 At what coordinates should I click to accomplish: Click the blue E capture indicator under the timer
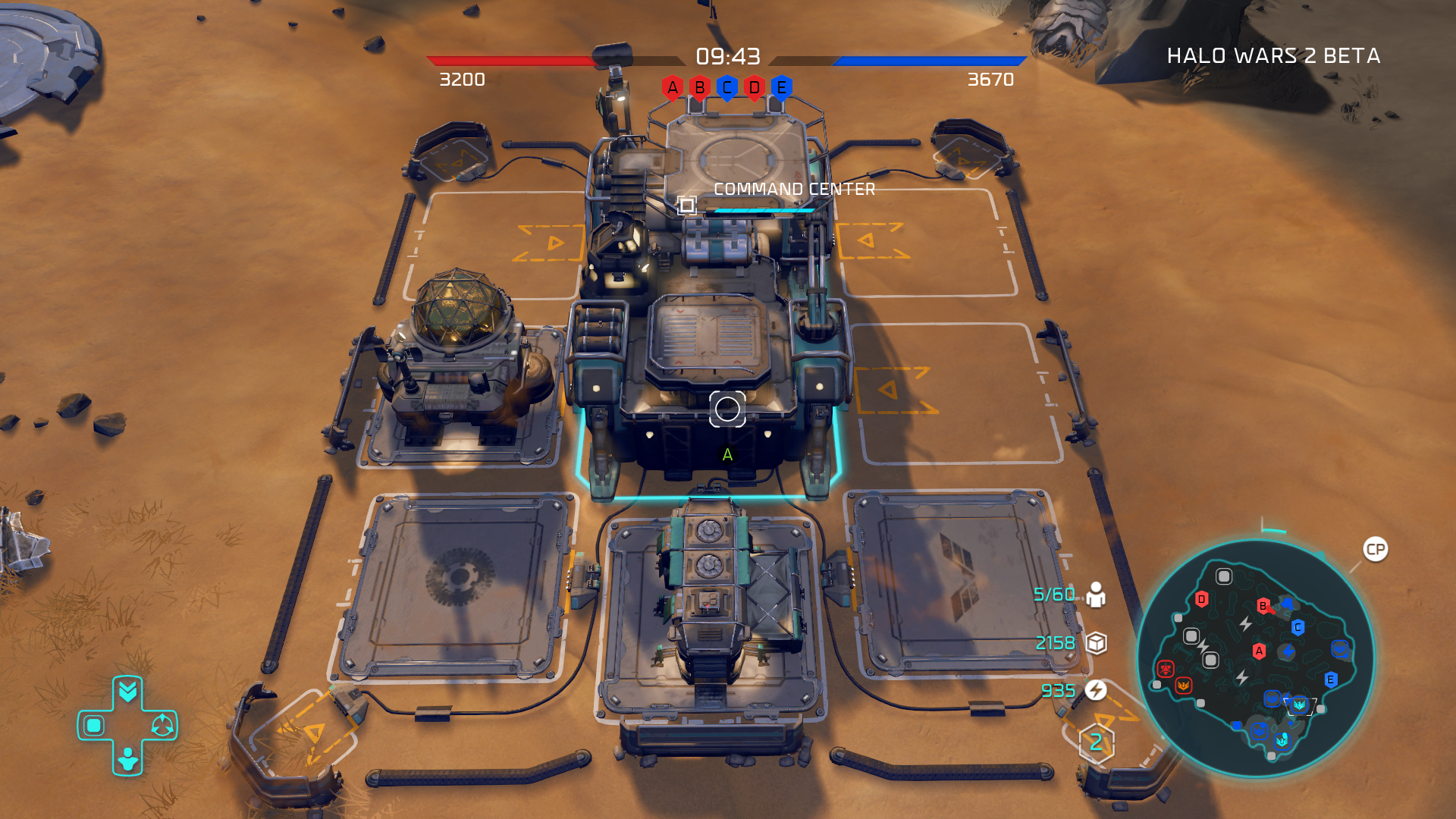click(781, 88)
